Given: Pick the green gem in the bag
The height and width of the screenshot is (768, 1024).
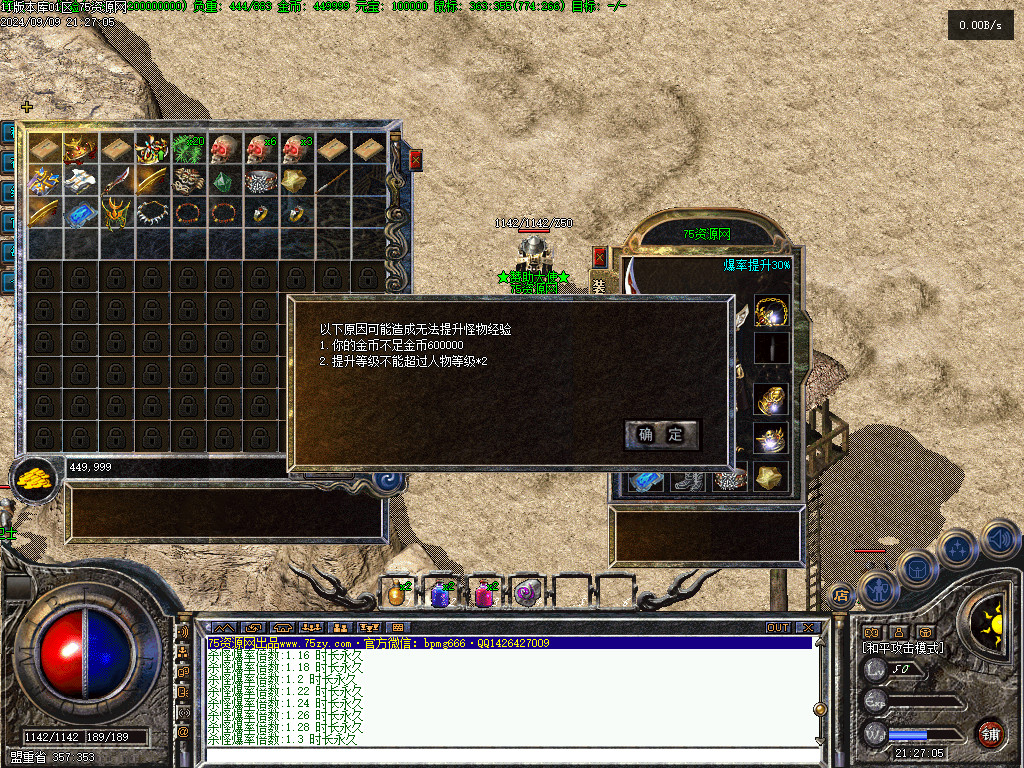Looking at the screenshot, I should (x=225, y=181).
